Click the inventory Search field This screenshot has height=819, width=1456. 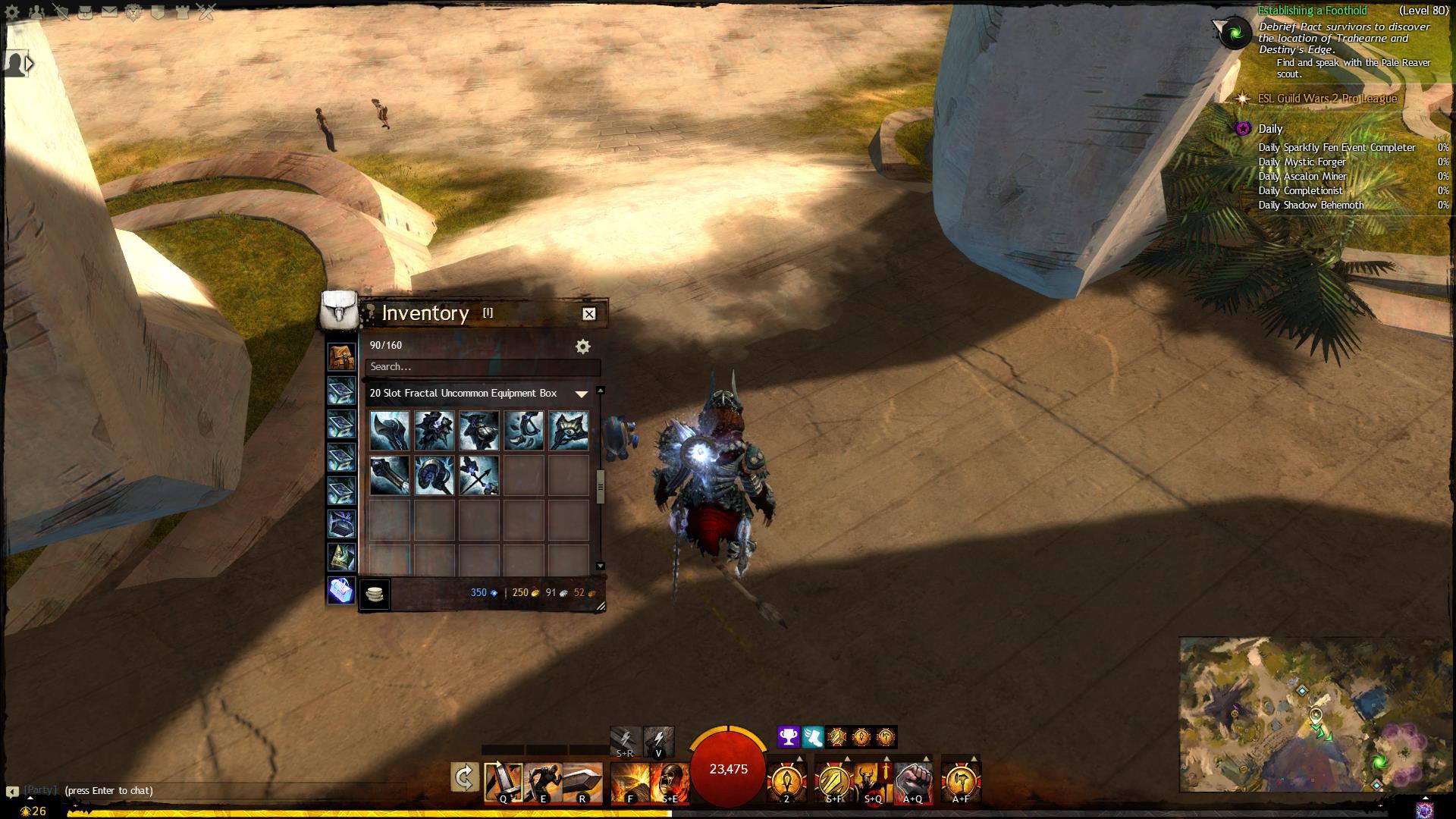482,367
